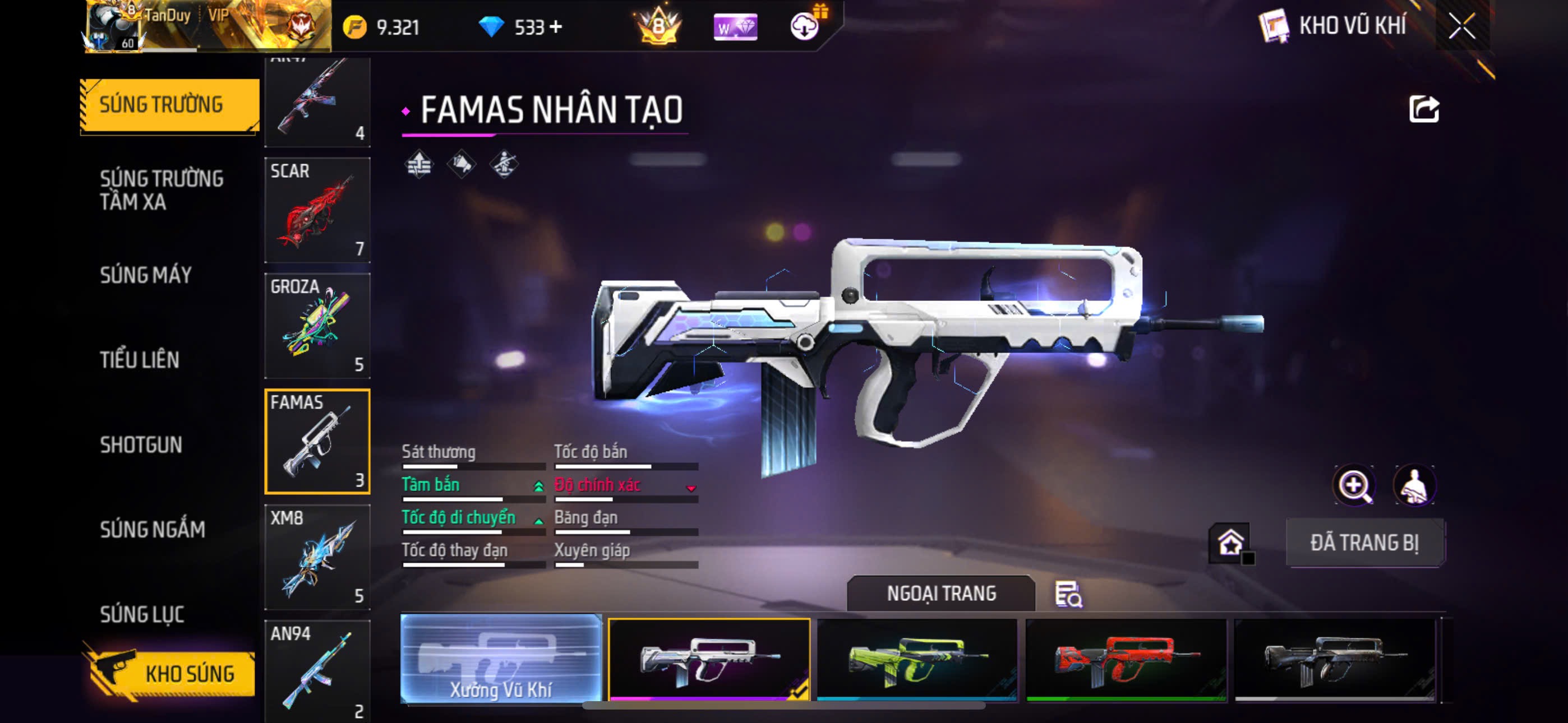Open the Xưởng Vũ Khí workshop
Viewport: 1568px width, 723px height.
tap(501, 659)
